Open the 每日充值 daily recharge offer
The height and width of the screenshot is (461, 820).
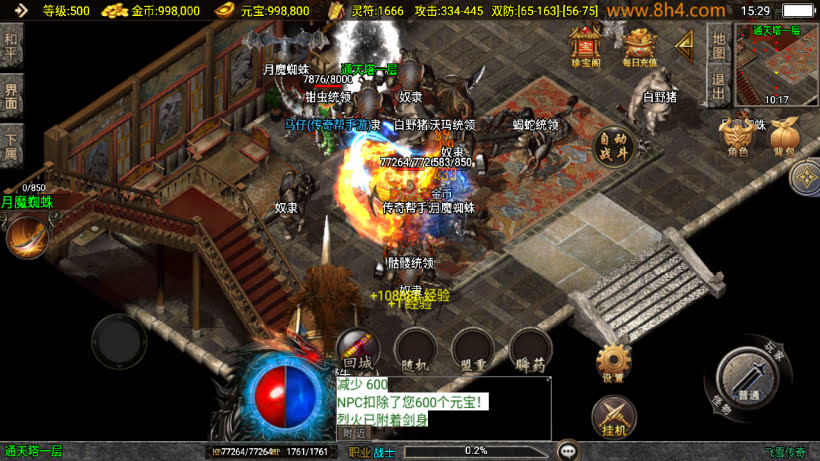(x=640, y=47)
